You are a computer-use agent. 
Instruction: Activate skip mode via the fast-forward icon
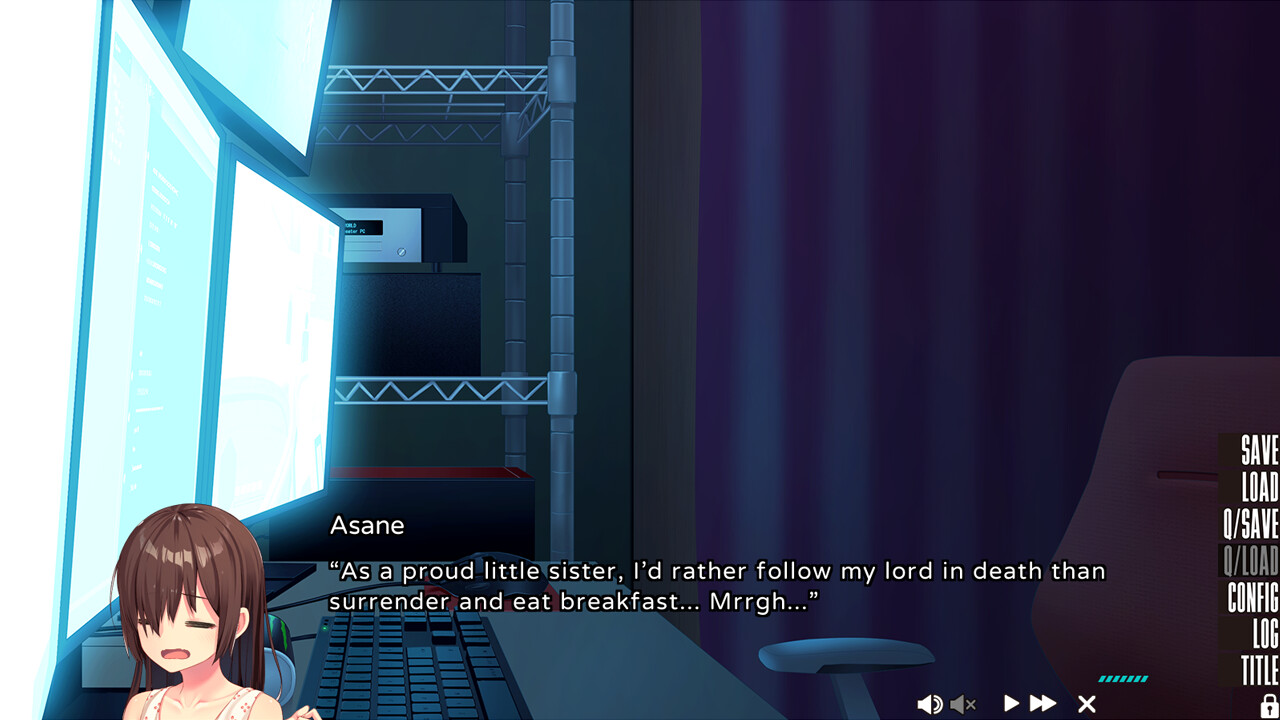(x=1044, y=703)
